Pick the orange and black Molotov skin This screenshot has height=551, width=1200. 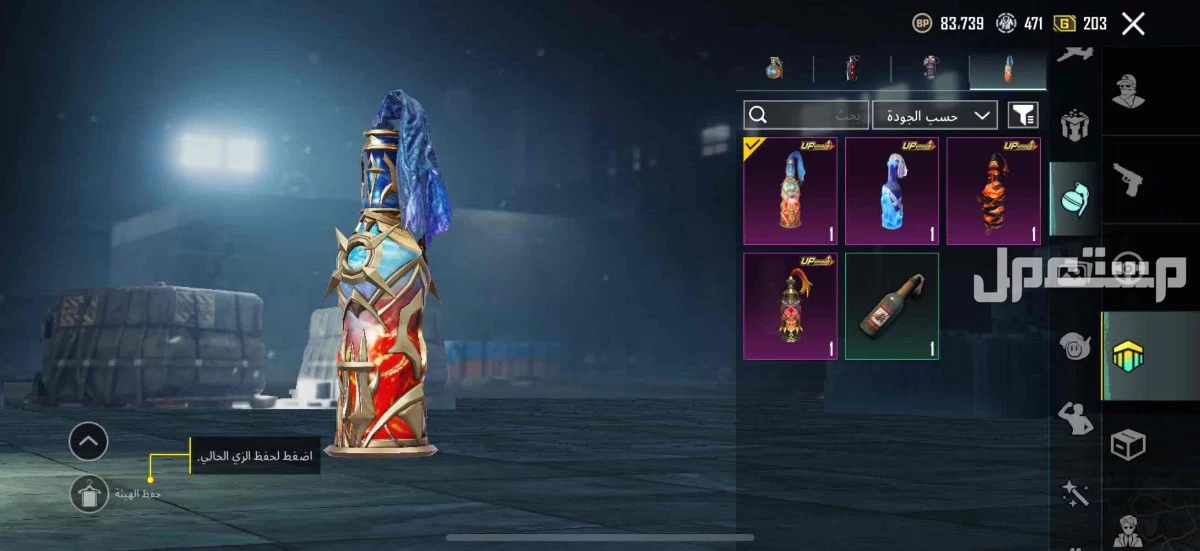(993, 191)
